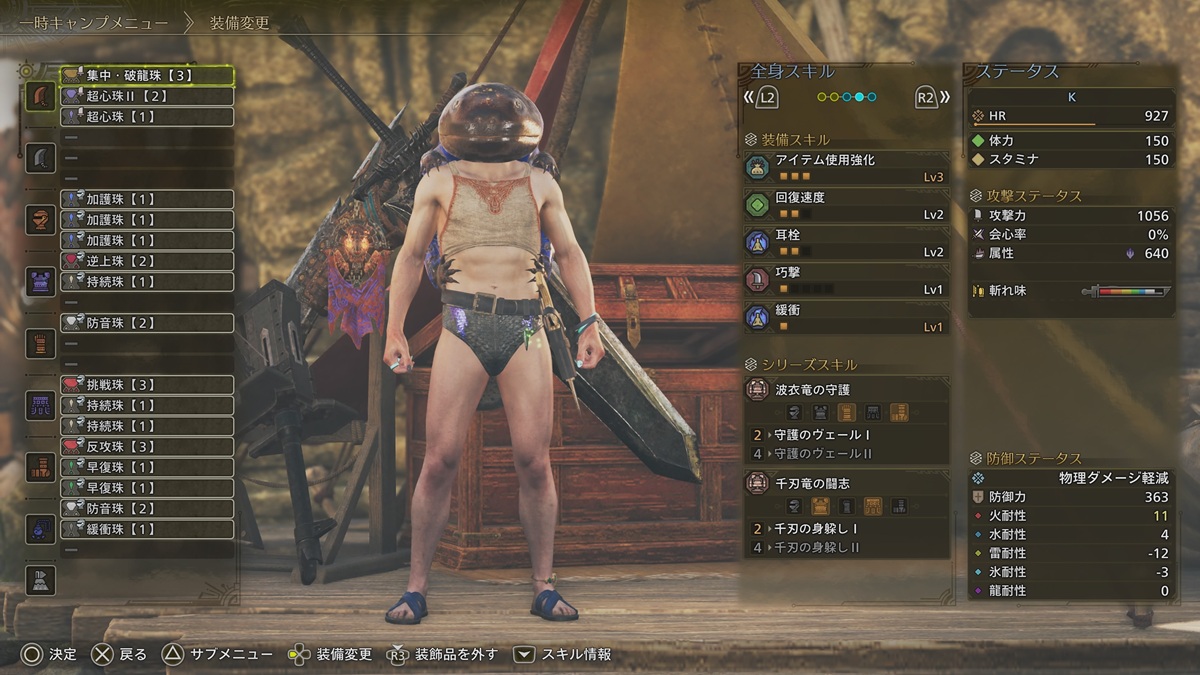Pick the 超心珠【1】 decoration slot
This screenshot has width=1200, height=675.
(x=146, y=117)
